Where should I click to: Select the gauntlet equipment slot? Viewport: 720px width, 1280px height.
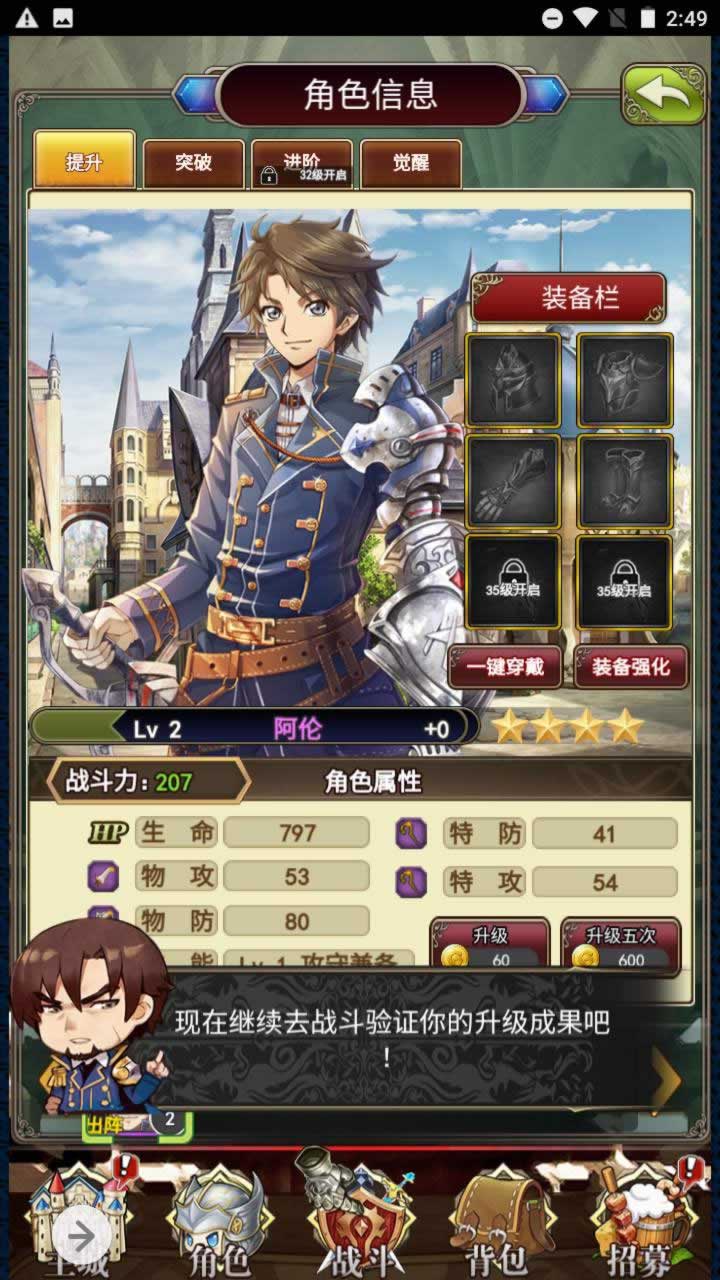pyautogui.click(x=512, y=481)
